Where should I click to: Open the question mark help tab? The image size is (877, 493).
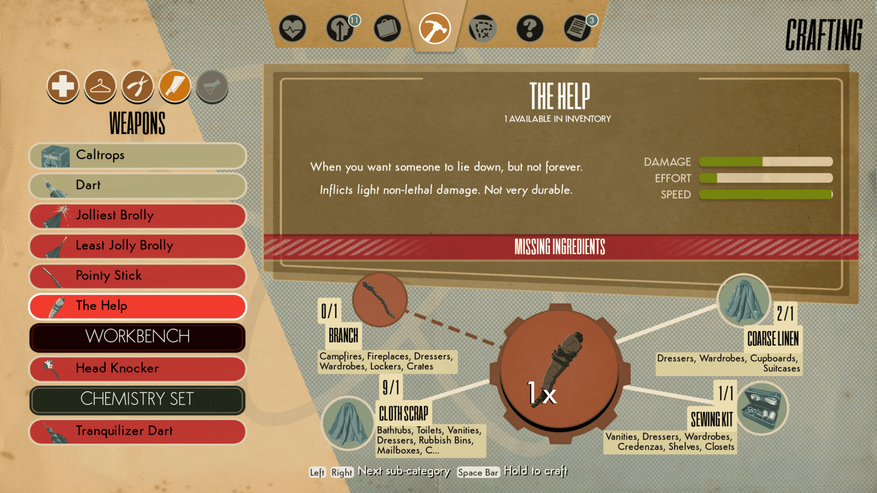click(x=530, y=27)
